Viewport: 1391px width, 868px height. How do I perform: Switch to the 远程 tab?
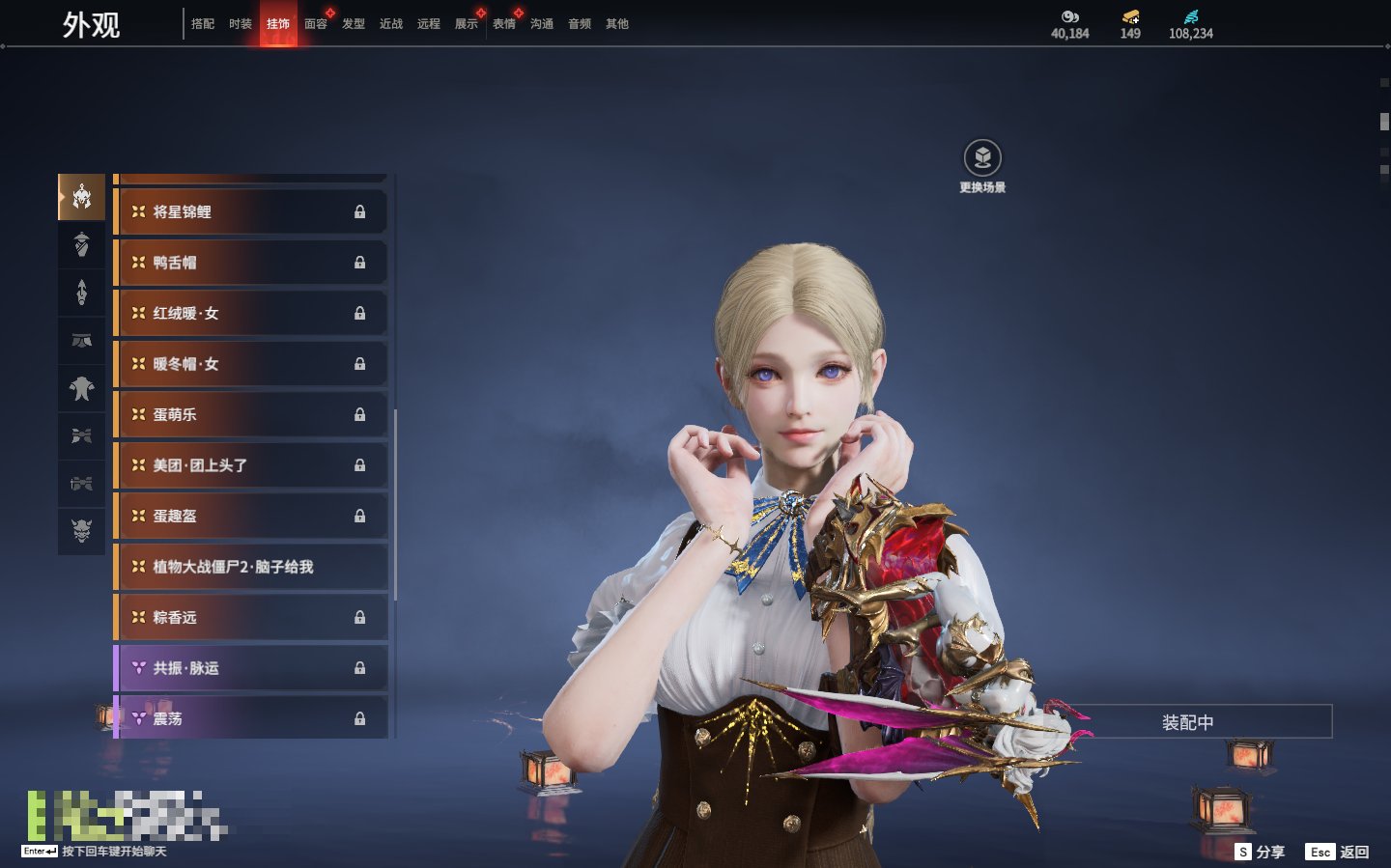(429, 24)
